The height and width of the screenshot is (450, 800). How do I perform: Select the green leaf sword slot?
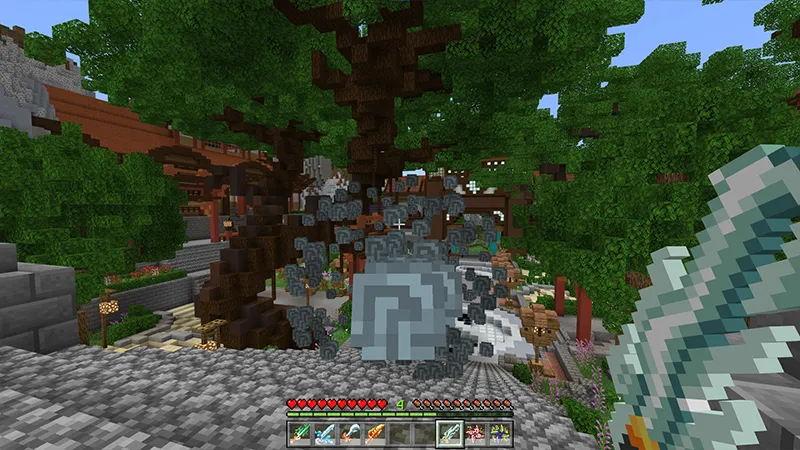pyautogui.click(x=300, y=433)
